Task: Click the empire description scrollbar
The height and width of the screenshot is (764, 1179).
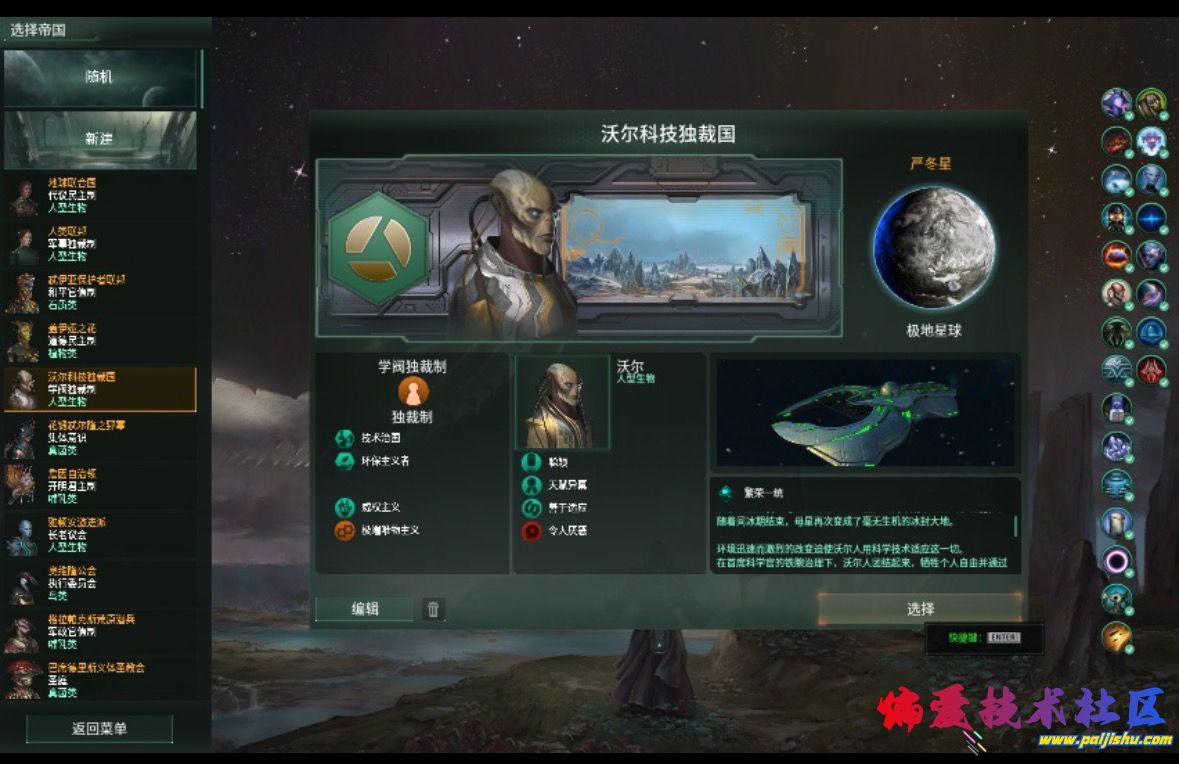Action: (1016, 526)
